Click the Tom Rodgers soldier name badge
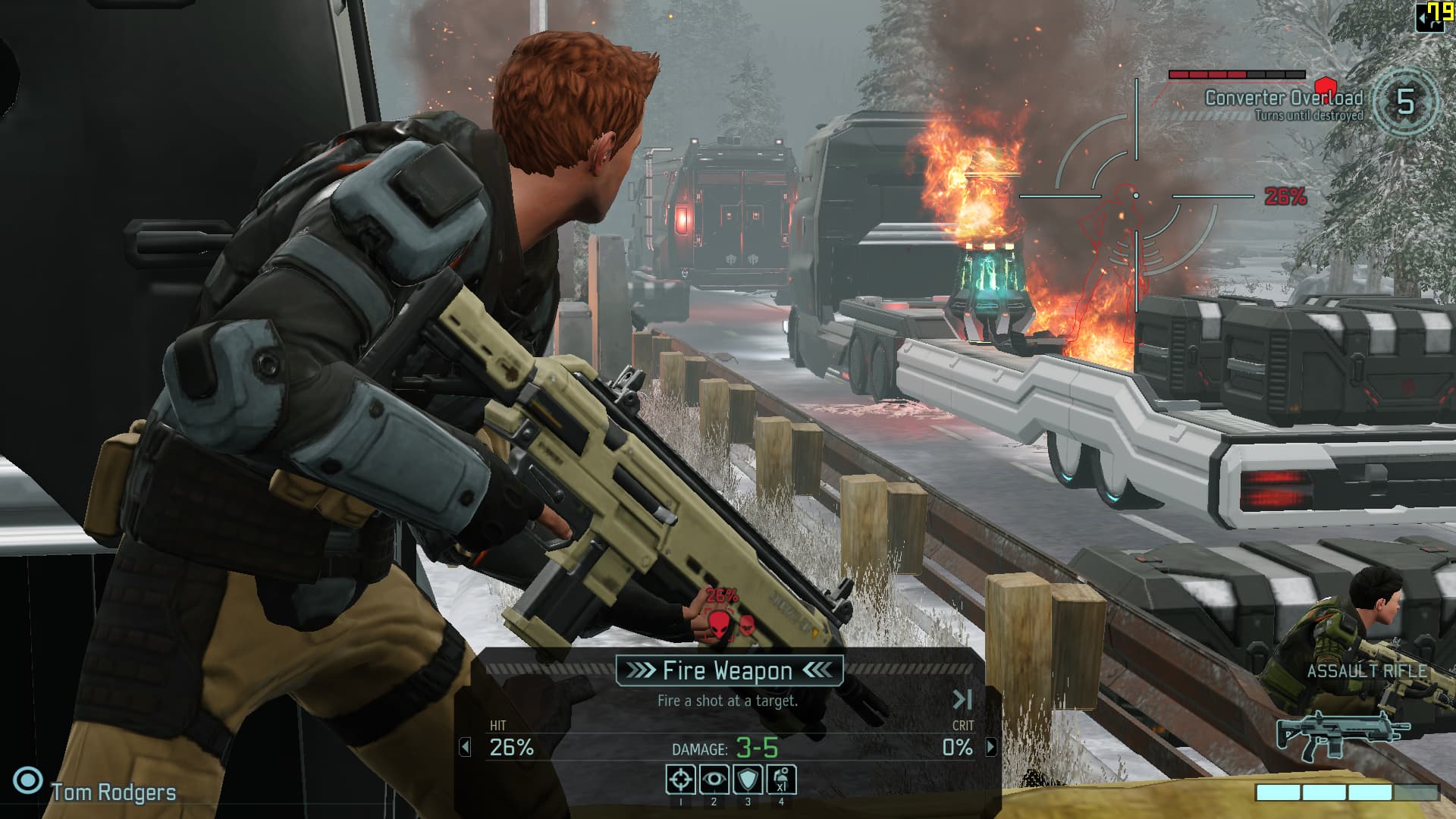 [x=112, y=792]
